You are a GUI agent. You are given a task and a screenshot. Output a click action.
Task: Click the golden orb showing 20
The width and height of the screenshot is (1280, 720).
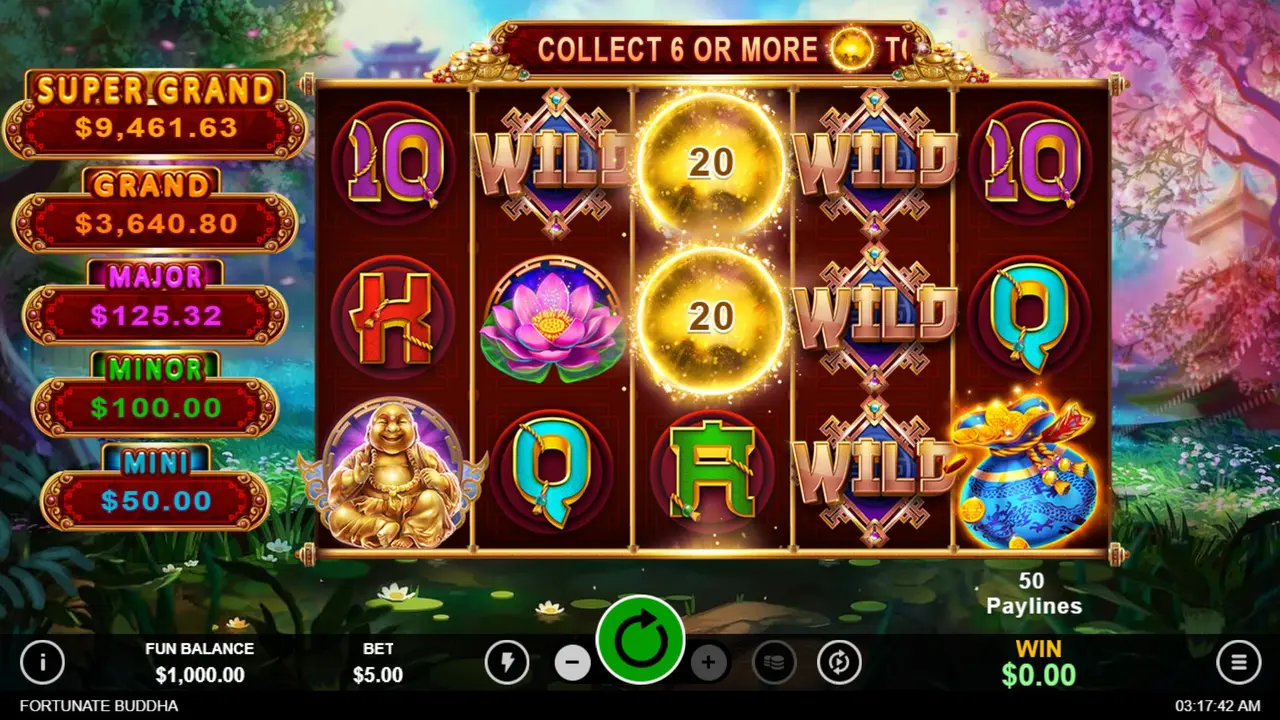[x=710, y=165]
